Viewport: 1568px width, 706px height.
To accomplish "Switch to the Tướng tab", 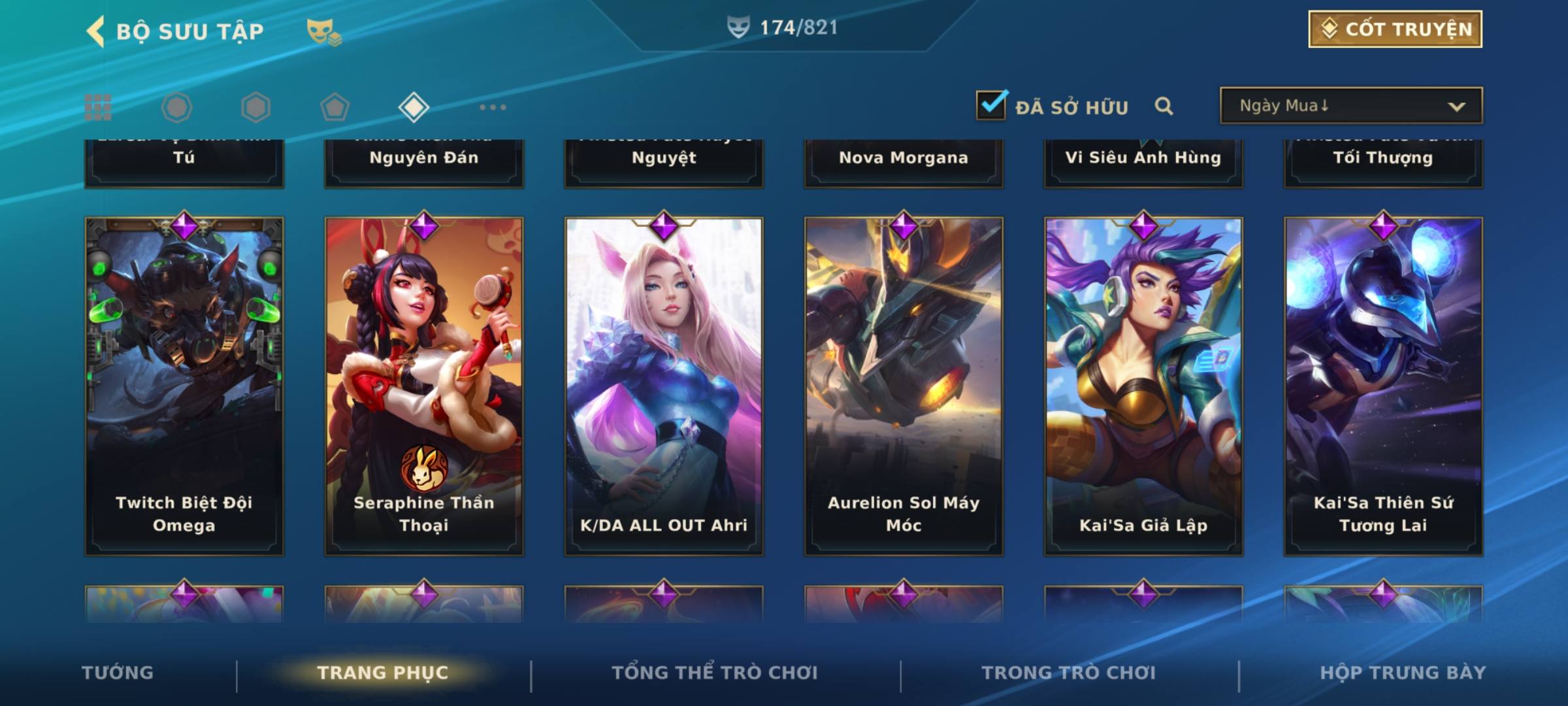I will coord(118,673).
